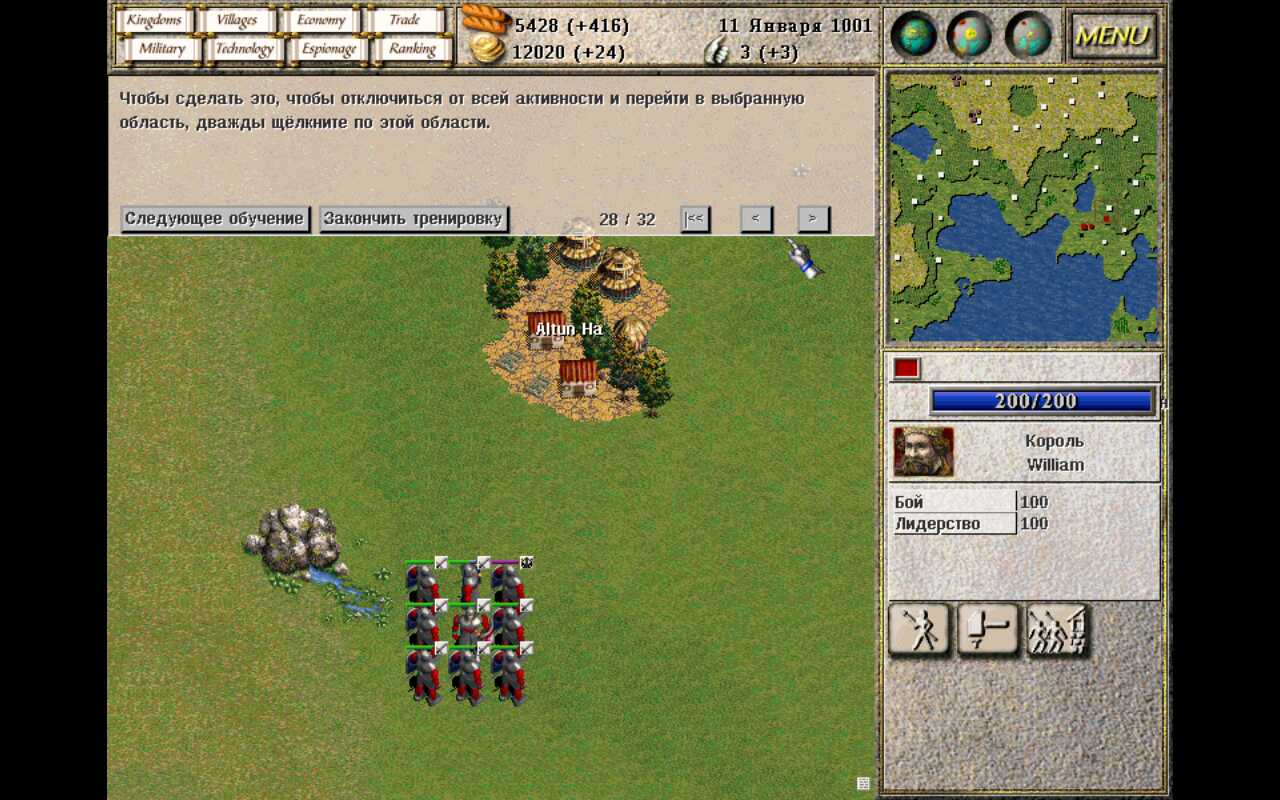Advance to the next tutorial page
This screenshot has width=1280, height=800.
[x=813, y=219]
